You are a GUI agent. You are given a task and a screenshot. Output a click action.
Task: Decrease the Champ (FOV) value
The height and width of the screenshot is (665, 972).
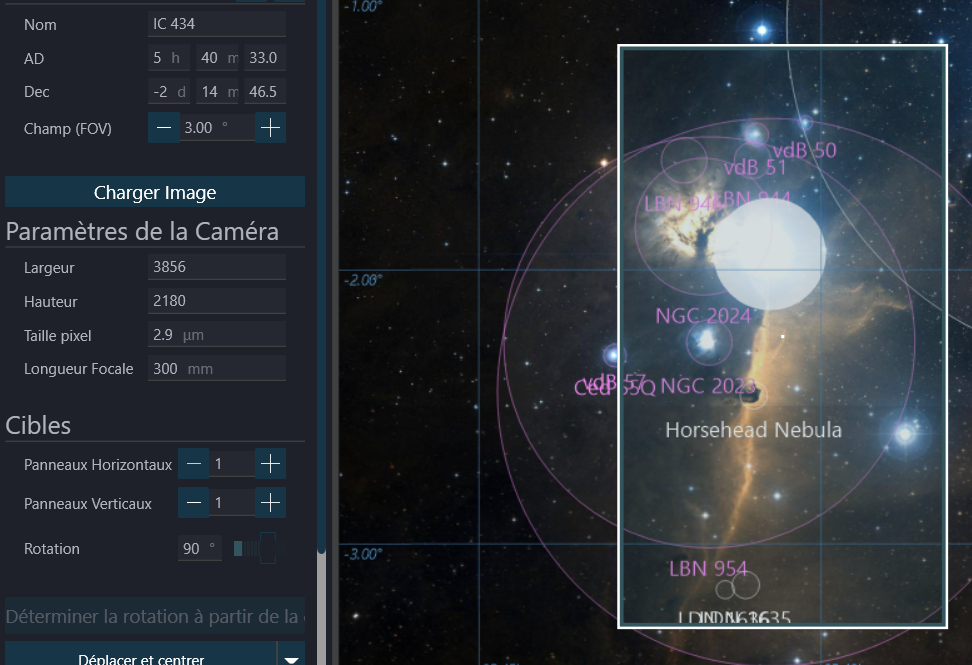(164, 128)
